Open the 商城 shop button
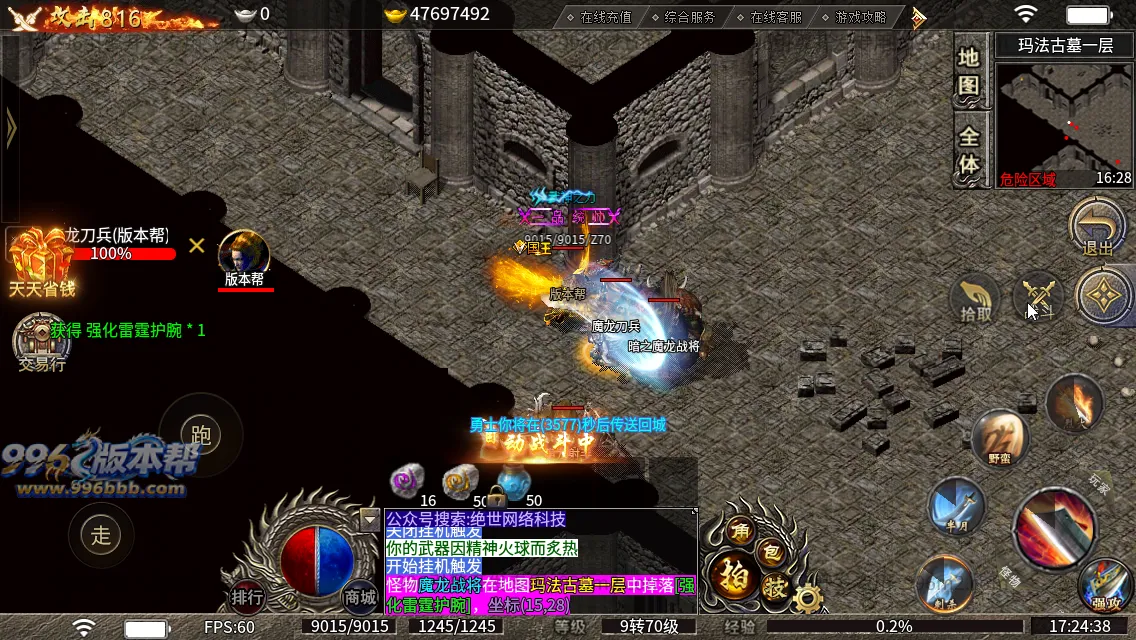The height and width of the screenshot is (640, 1136). coord(360,596)
